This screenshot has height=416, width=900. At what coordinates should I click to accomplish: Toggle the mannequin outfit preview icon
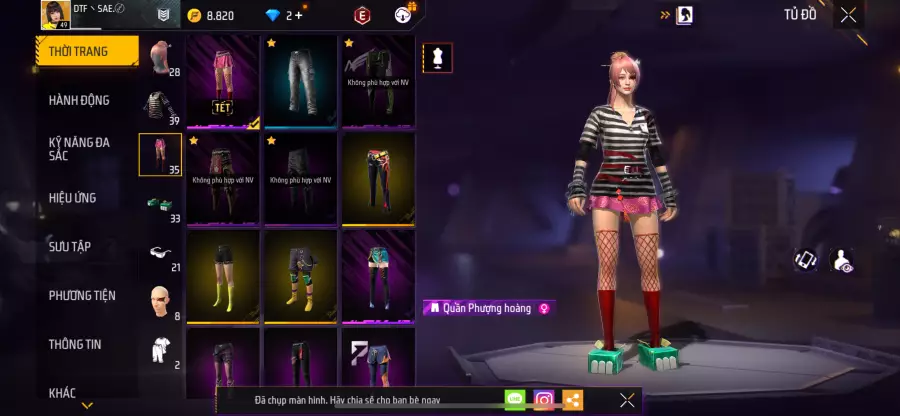pos(437,57)
